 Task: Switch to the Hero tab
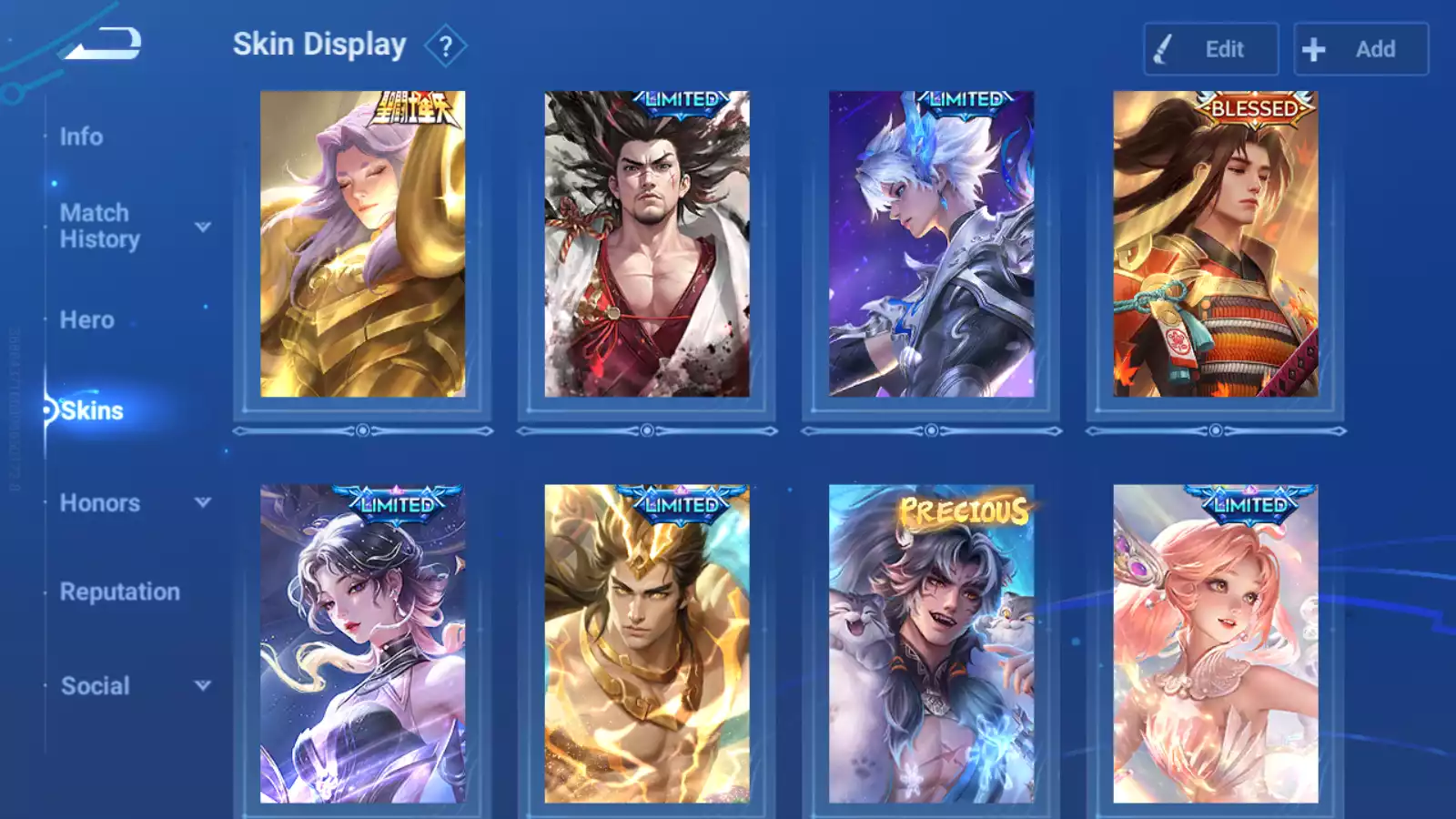(86, 320)
